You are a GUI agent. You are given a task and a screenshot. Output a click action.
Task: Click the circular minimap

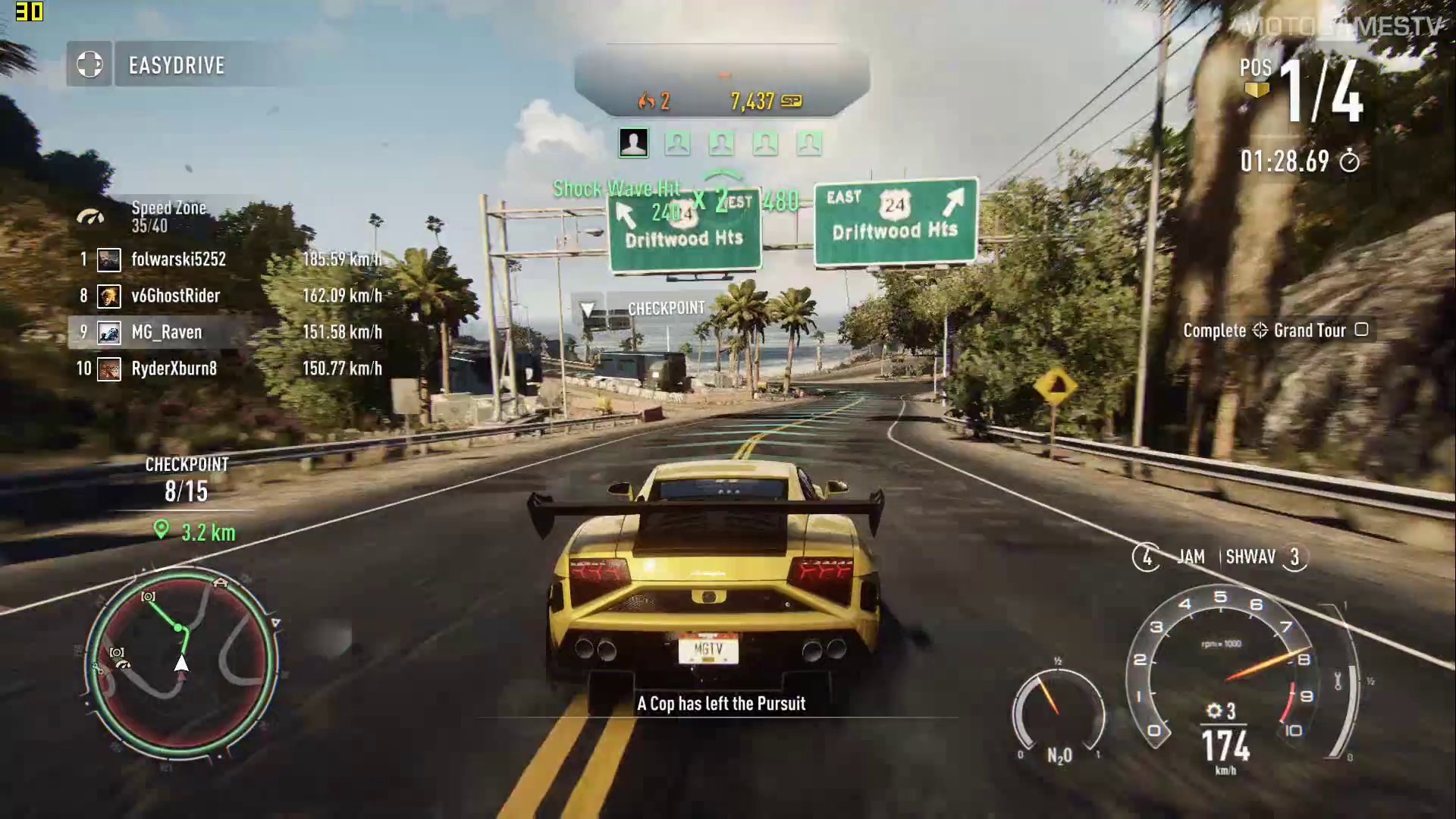coord(180,665)
